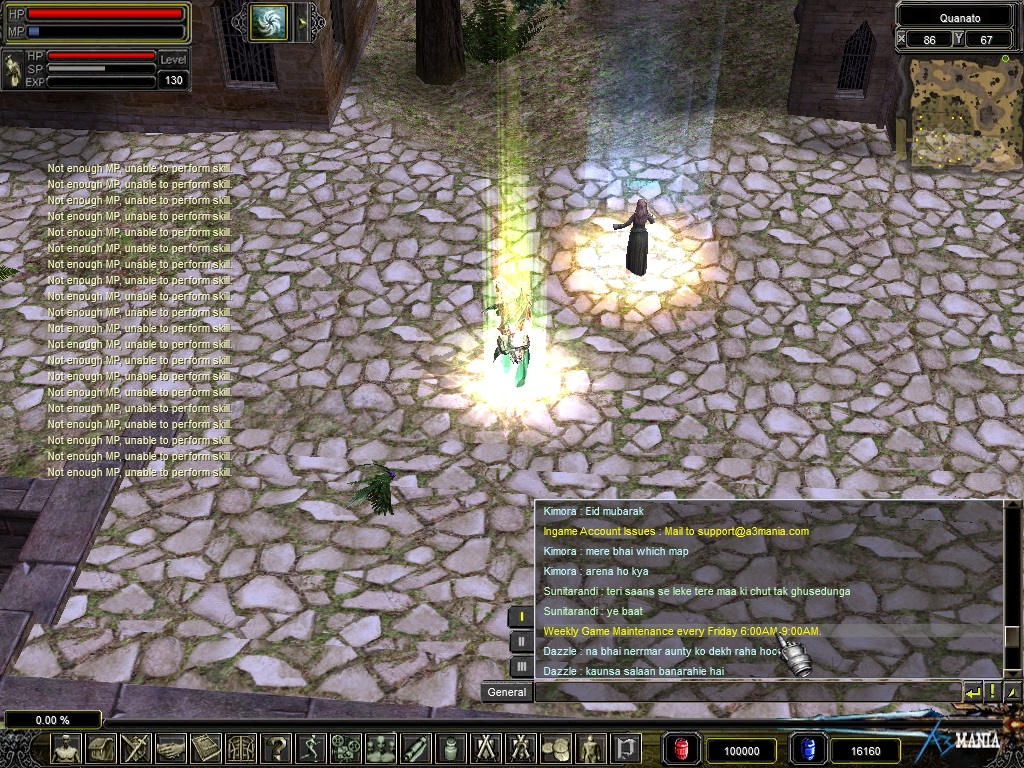Screen dimensions: 1024x768
Task: Click the chat message input field
Action: click(x=746, y=692)
